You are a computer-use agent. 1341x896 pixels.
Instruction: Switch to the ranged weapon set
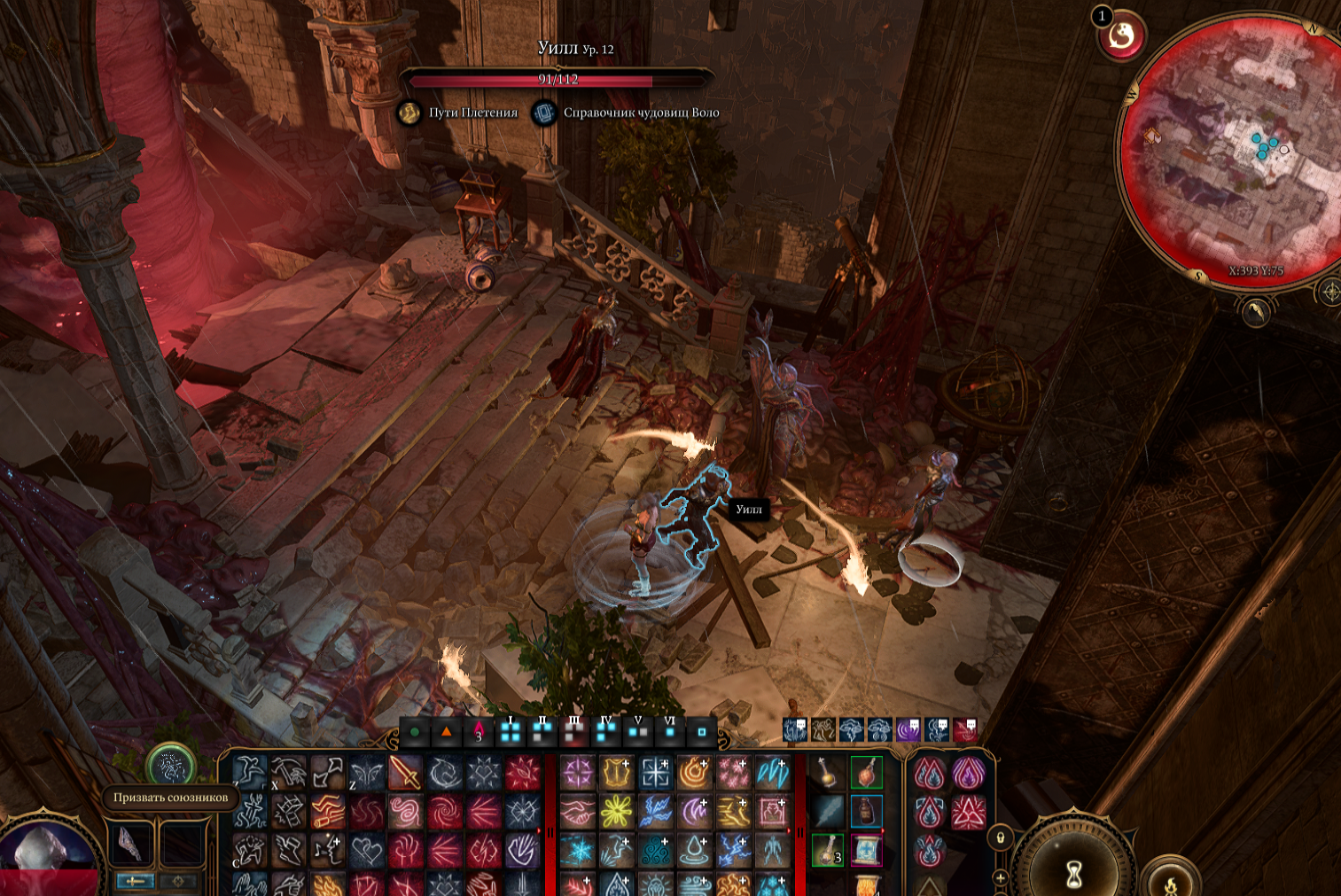click(x=180, y=882)
